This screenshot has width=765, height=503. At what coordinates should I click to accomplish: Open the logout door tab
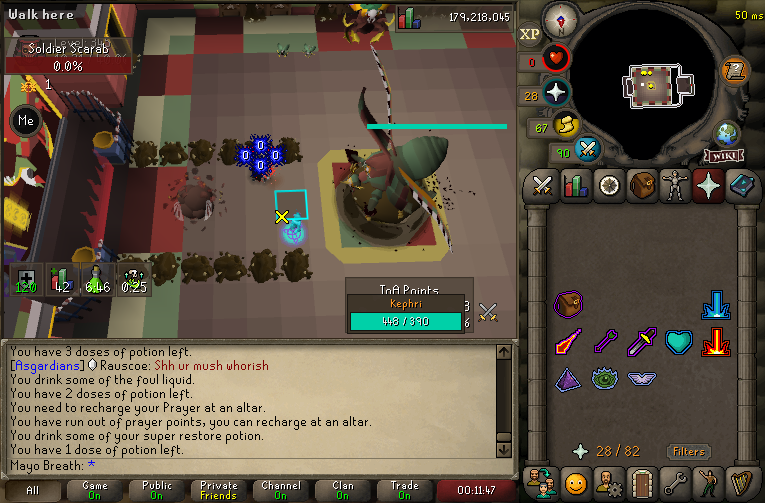tap(641, 482)
